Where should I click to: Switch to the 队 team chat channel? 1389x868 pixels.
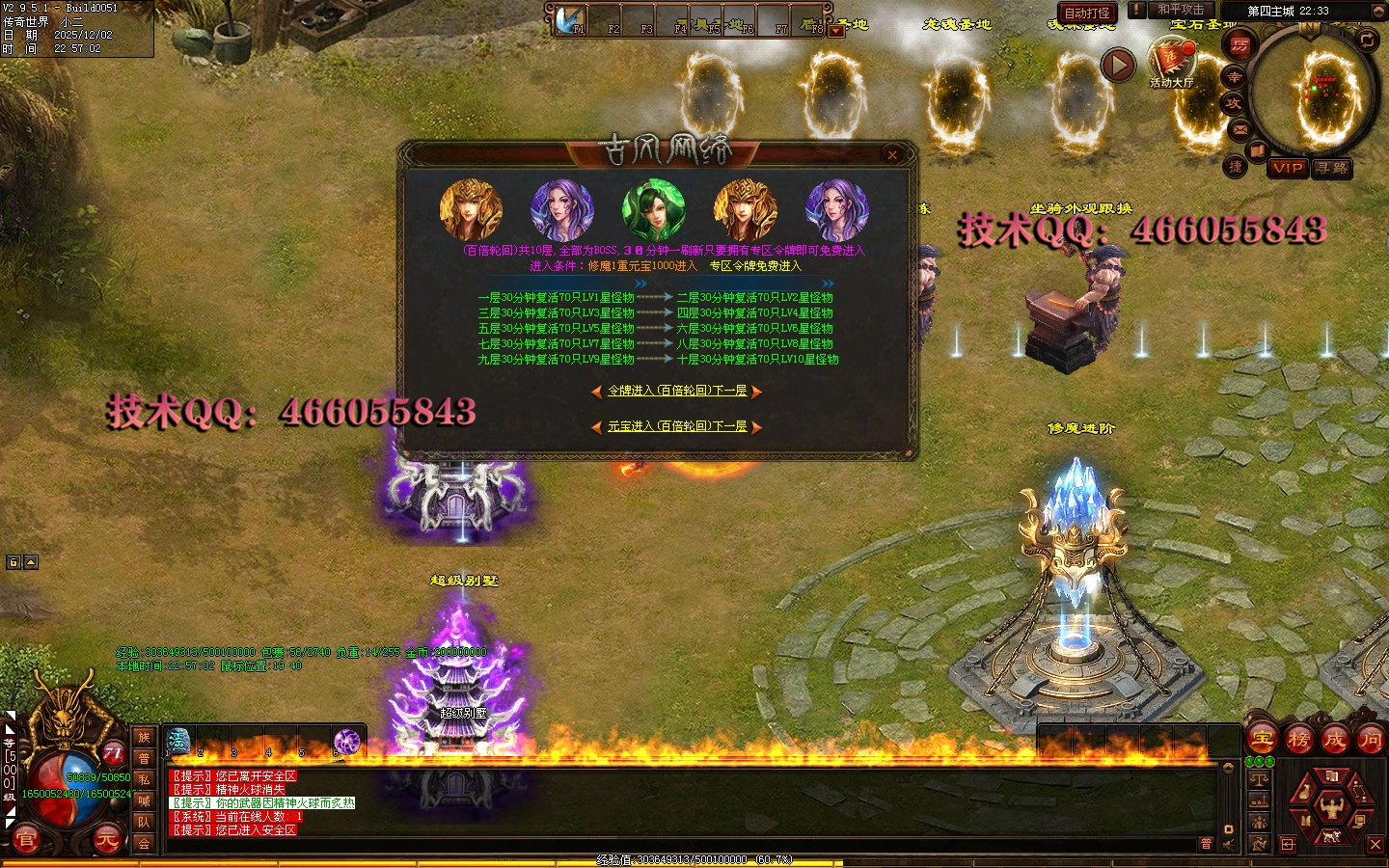[144, 822]
